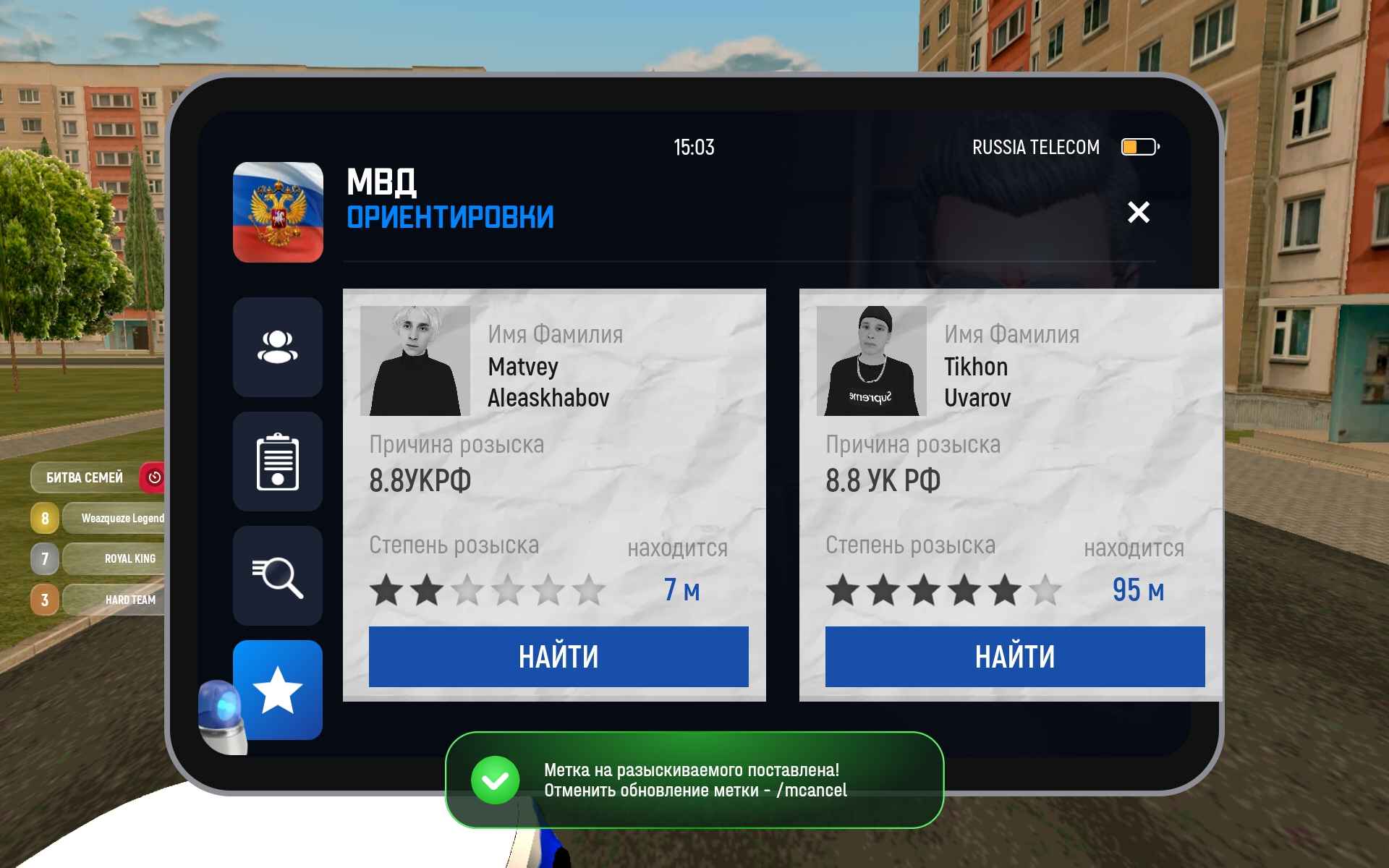Open the Битва семей event panel

pyautogui.click(x=85, y=477)
